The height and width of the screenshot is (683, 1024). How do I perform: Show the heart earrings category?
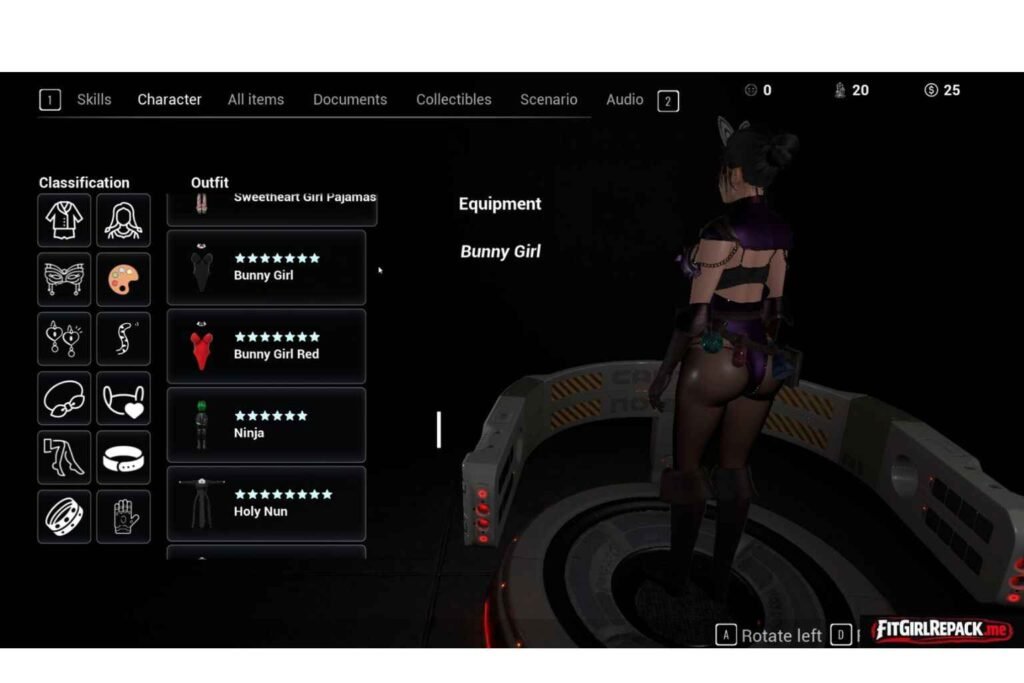point(65,339)
